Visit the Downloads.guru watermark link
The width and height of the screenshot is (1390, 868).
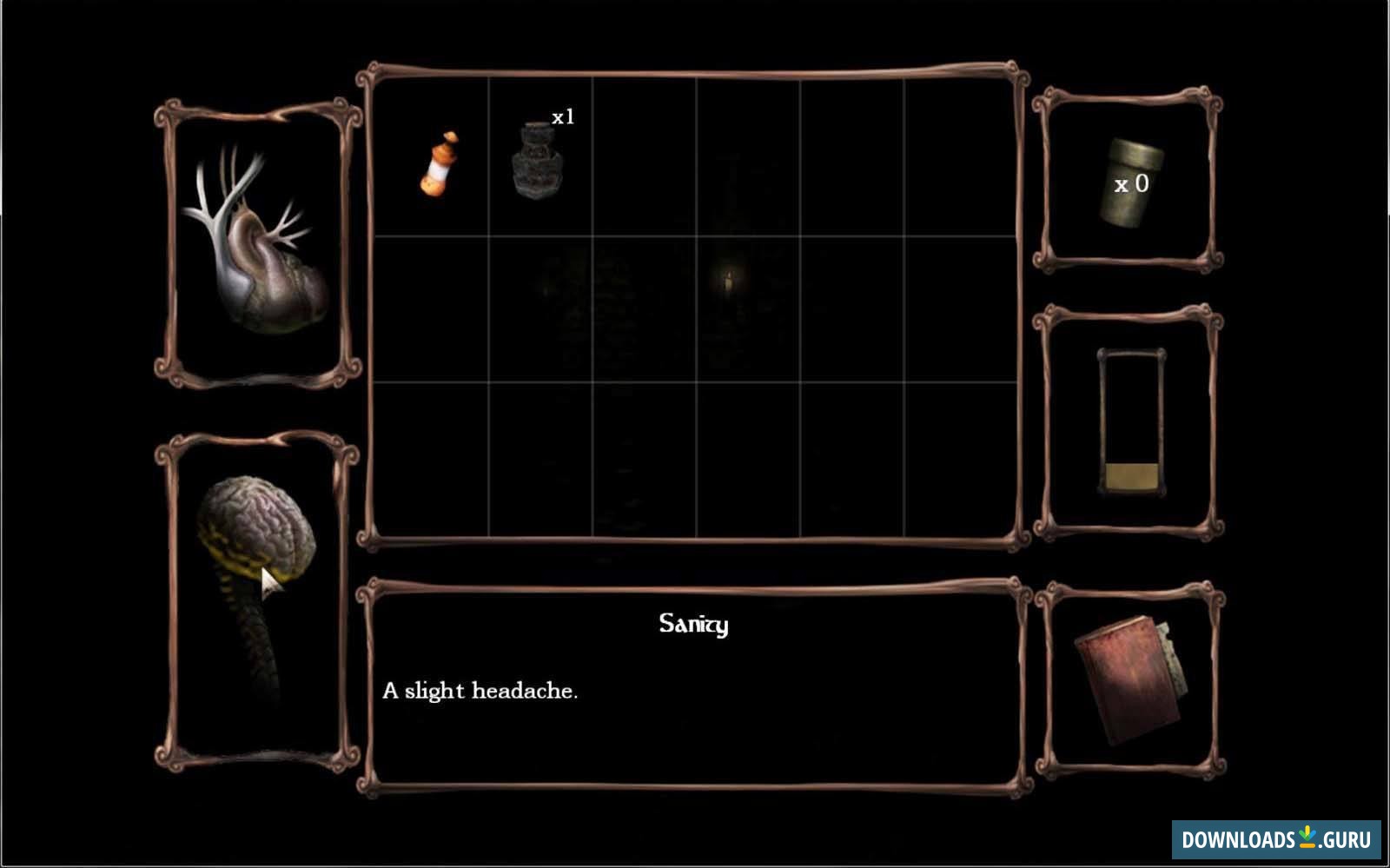1275,839
